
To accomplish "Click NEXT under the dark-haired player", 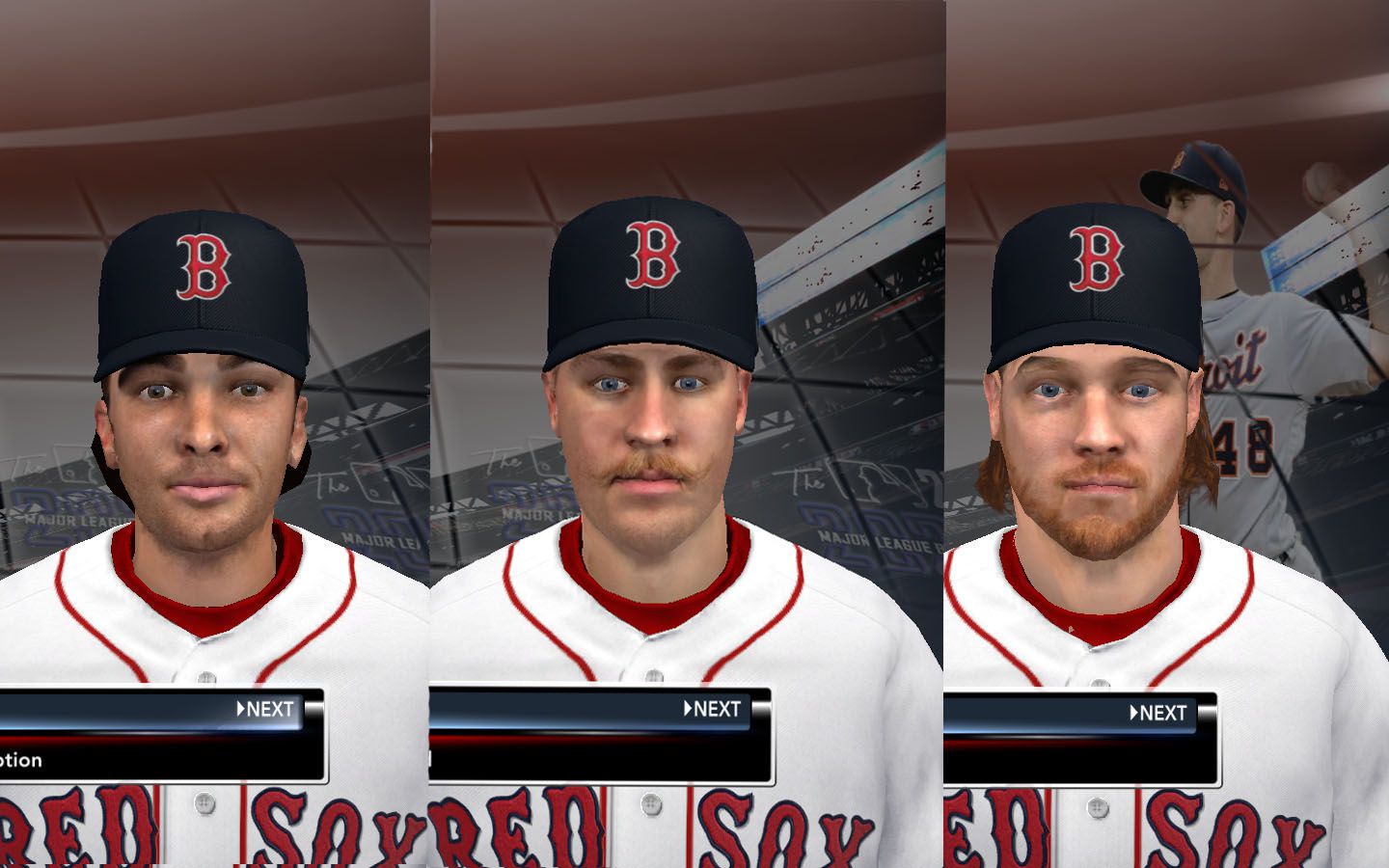I will 265,709.
